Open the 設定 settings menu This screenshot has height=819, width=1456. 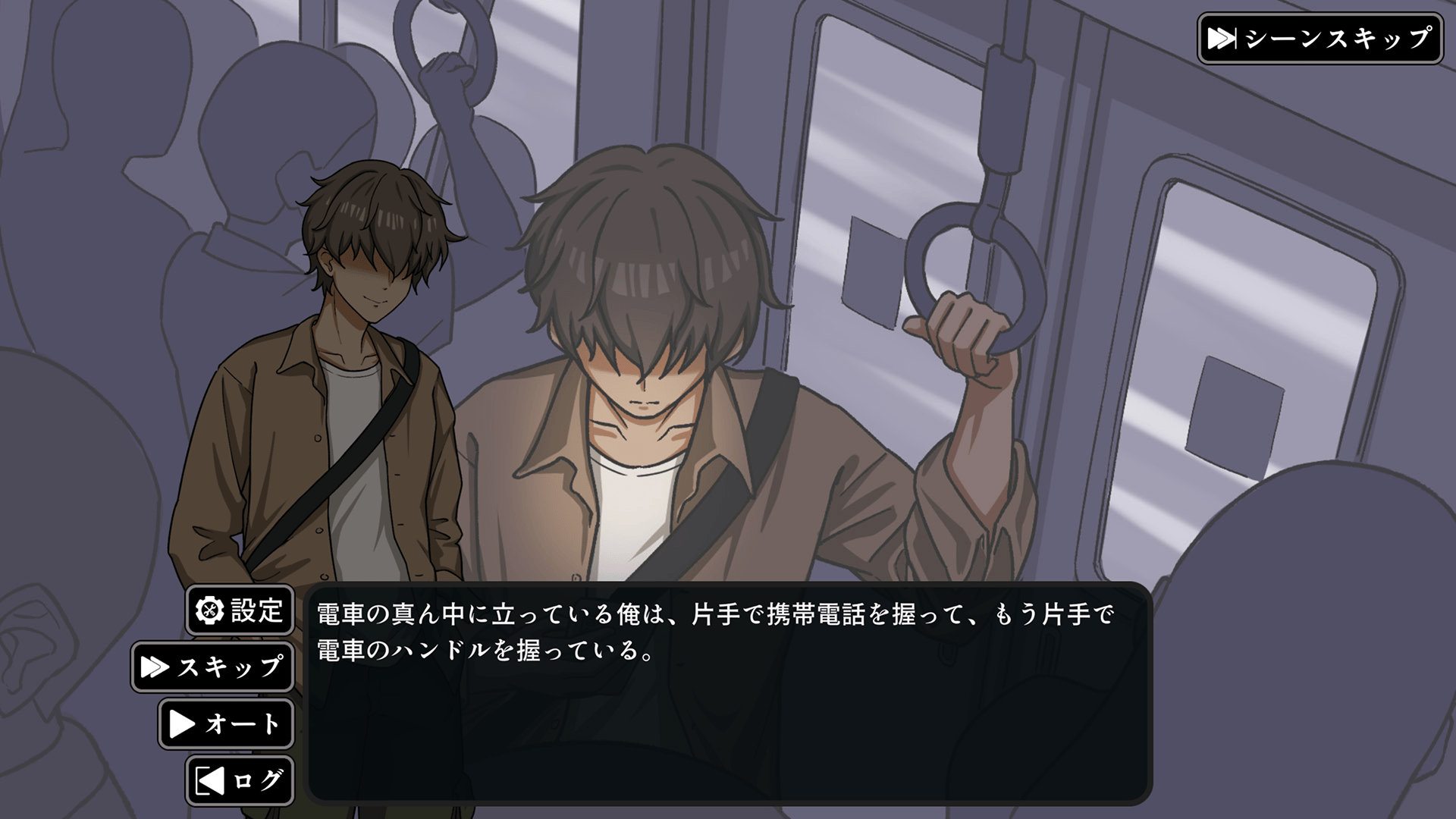(240, 610)
